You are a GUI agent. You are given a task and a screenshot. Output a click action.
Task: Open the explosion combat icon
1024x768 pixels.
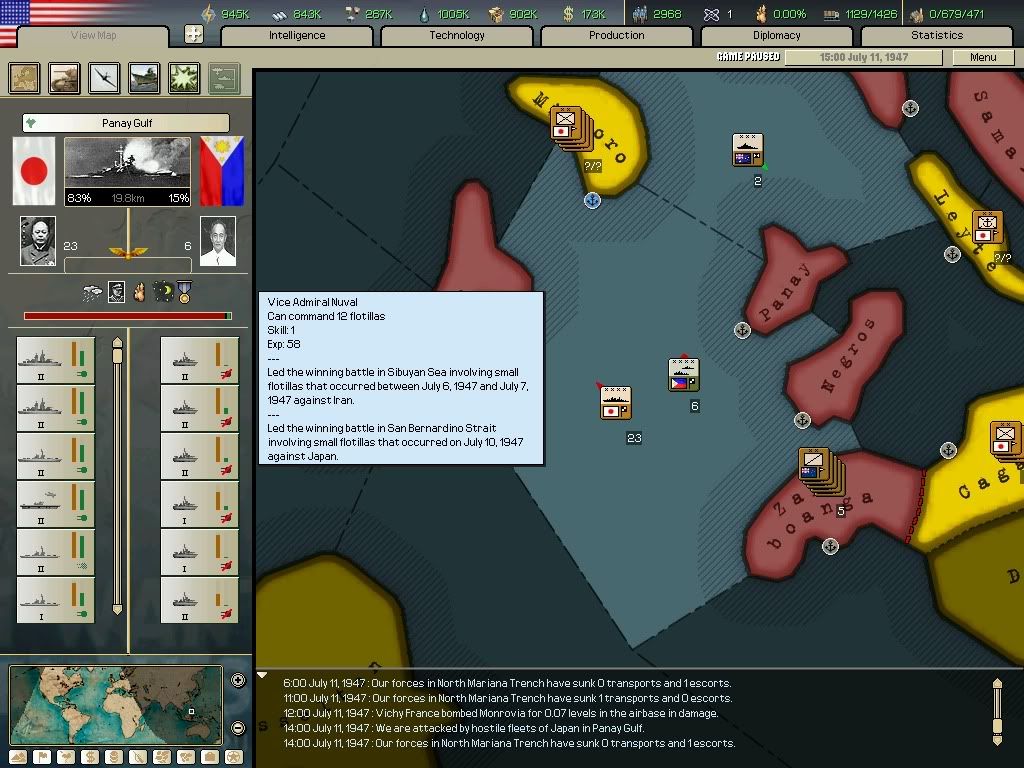[184, 78]
